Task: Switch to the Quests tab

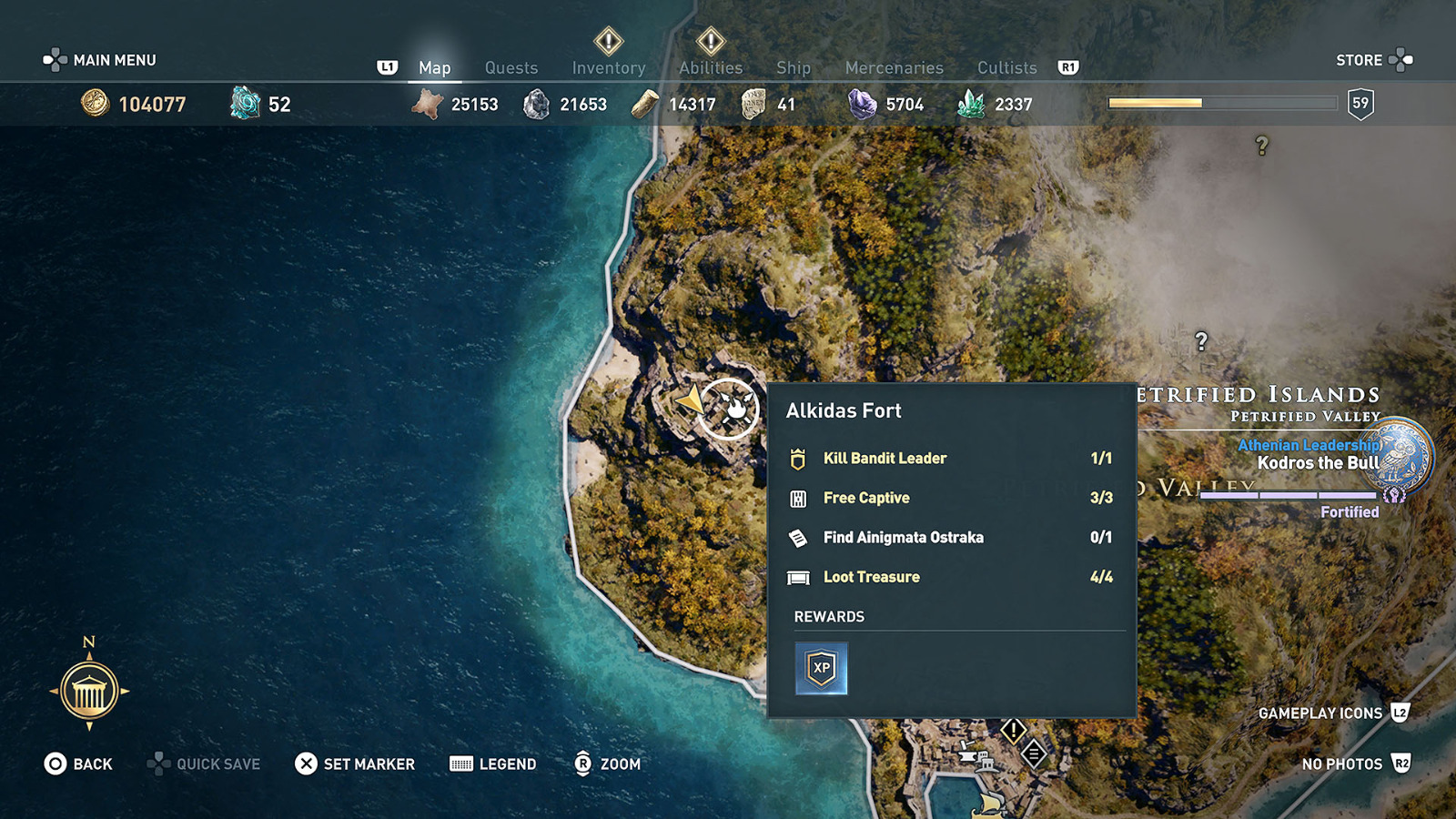Action: tap(511, 67)
